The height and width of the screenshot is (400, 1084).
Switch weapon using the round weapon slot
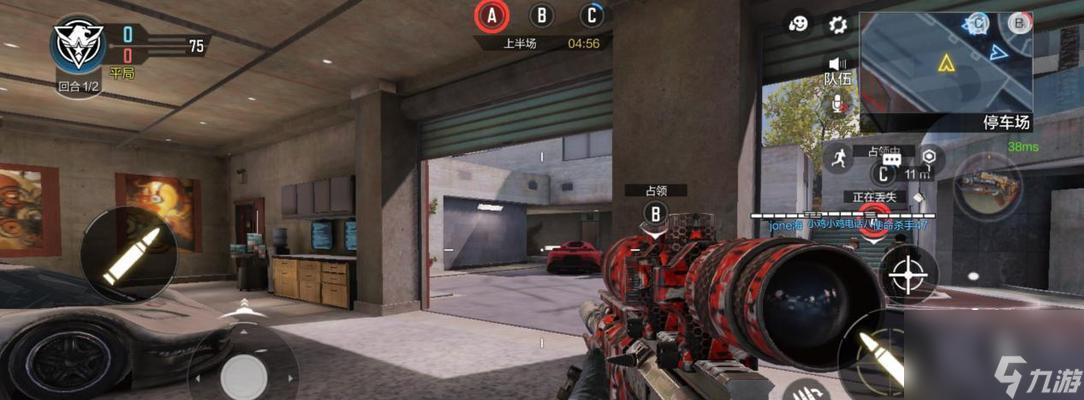click(x=987, y=186)
